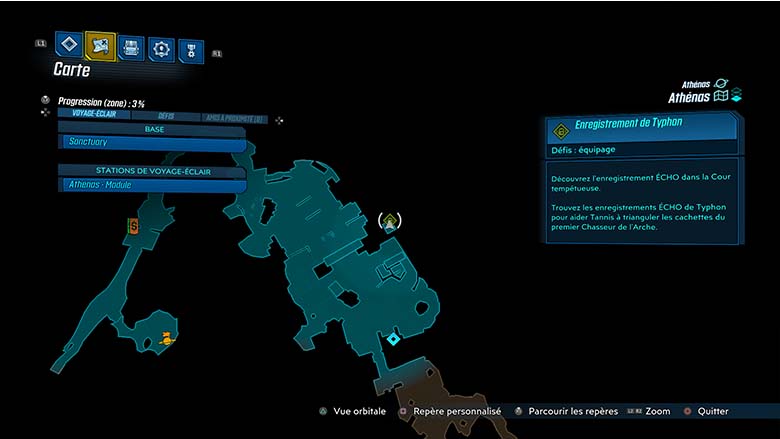The width and height of the screenshot is (780, 439).
Task: Switch to the Défis sub-tab
Action: click(x=166, y=116)
